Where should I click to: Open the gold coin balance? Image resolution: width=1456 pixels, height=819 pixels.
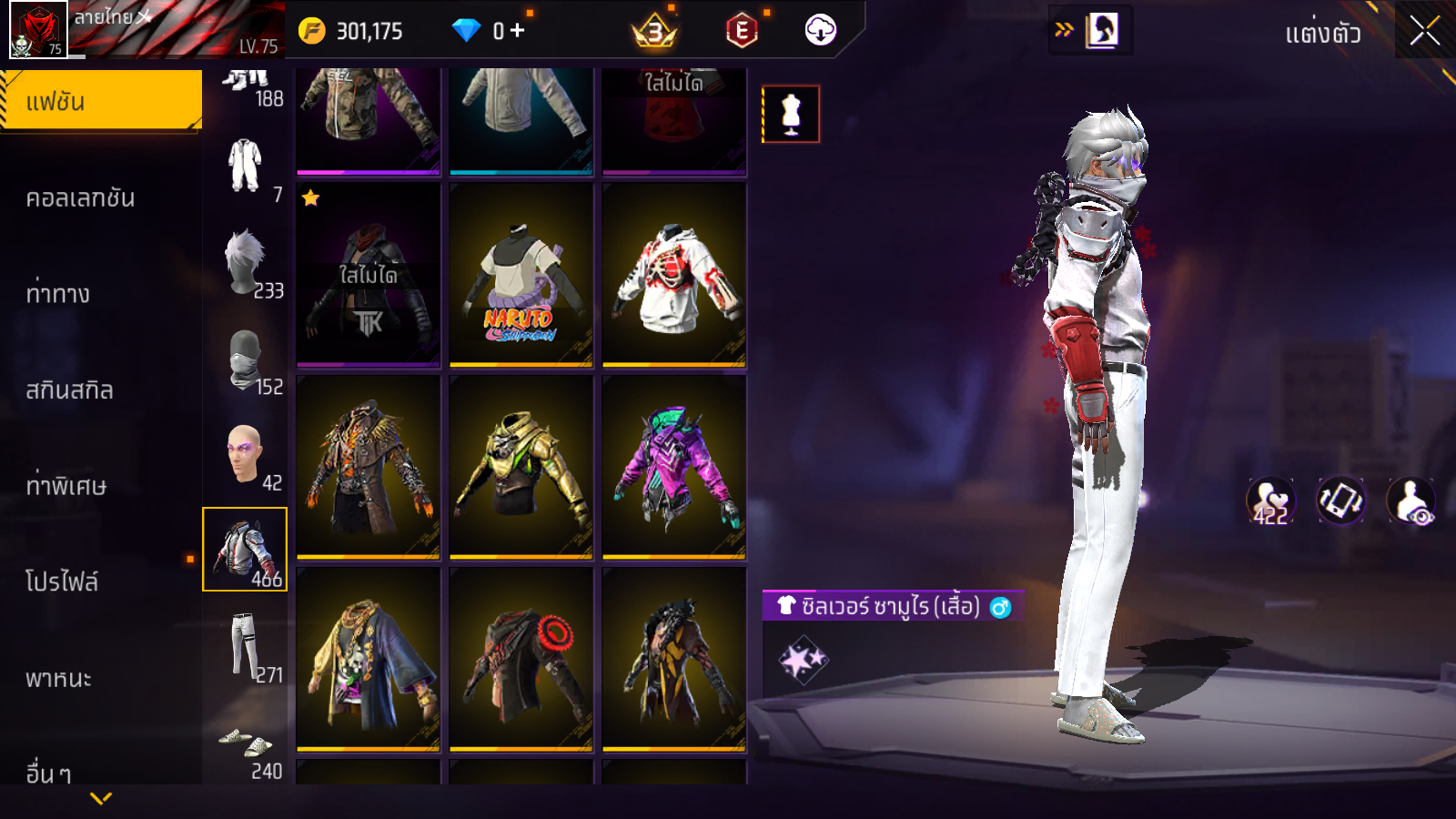tap(350, 31)
